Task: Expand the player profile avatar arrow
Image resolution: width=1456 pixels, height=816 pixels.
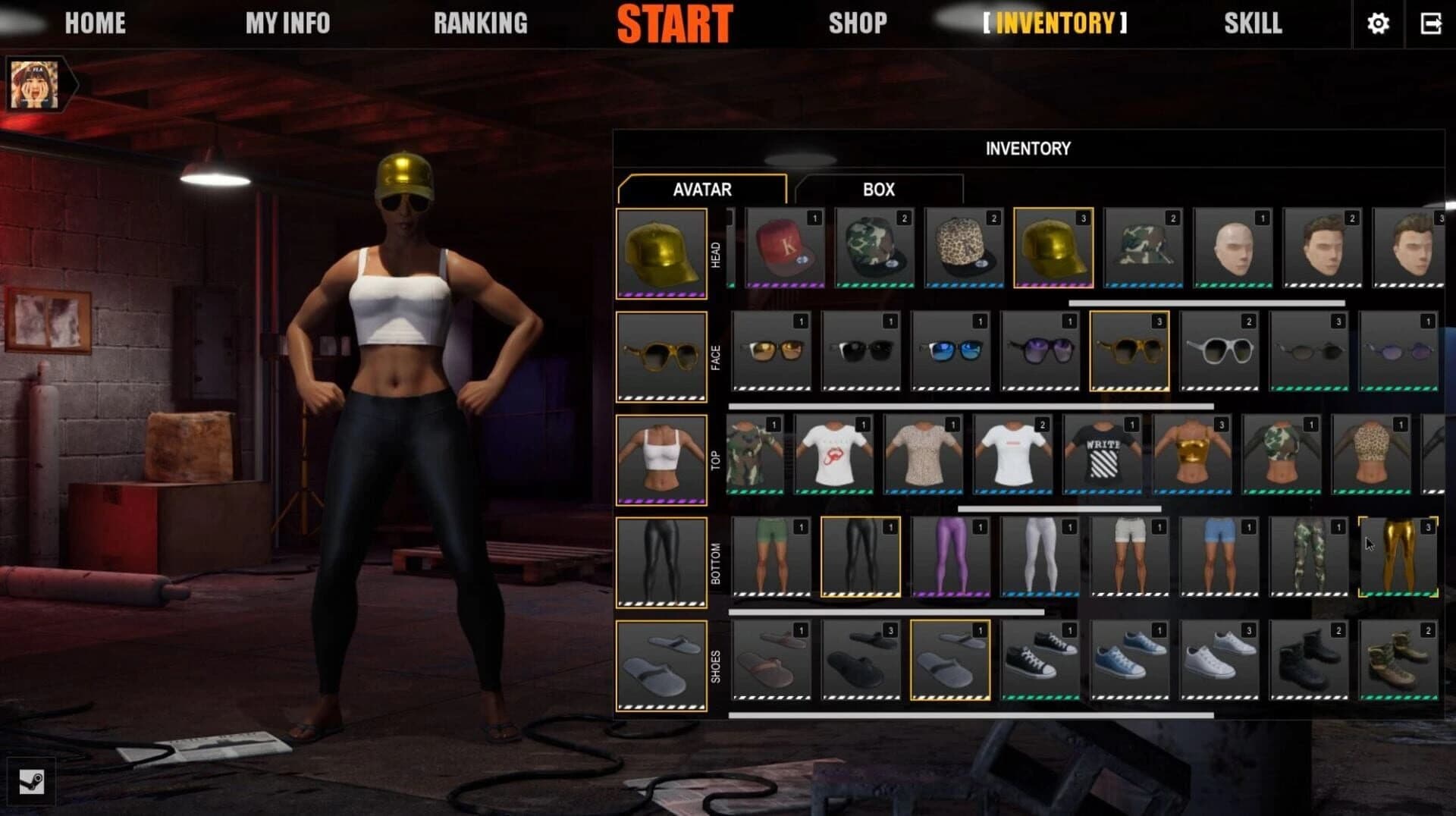Action: [x=73, y=83]
